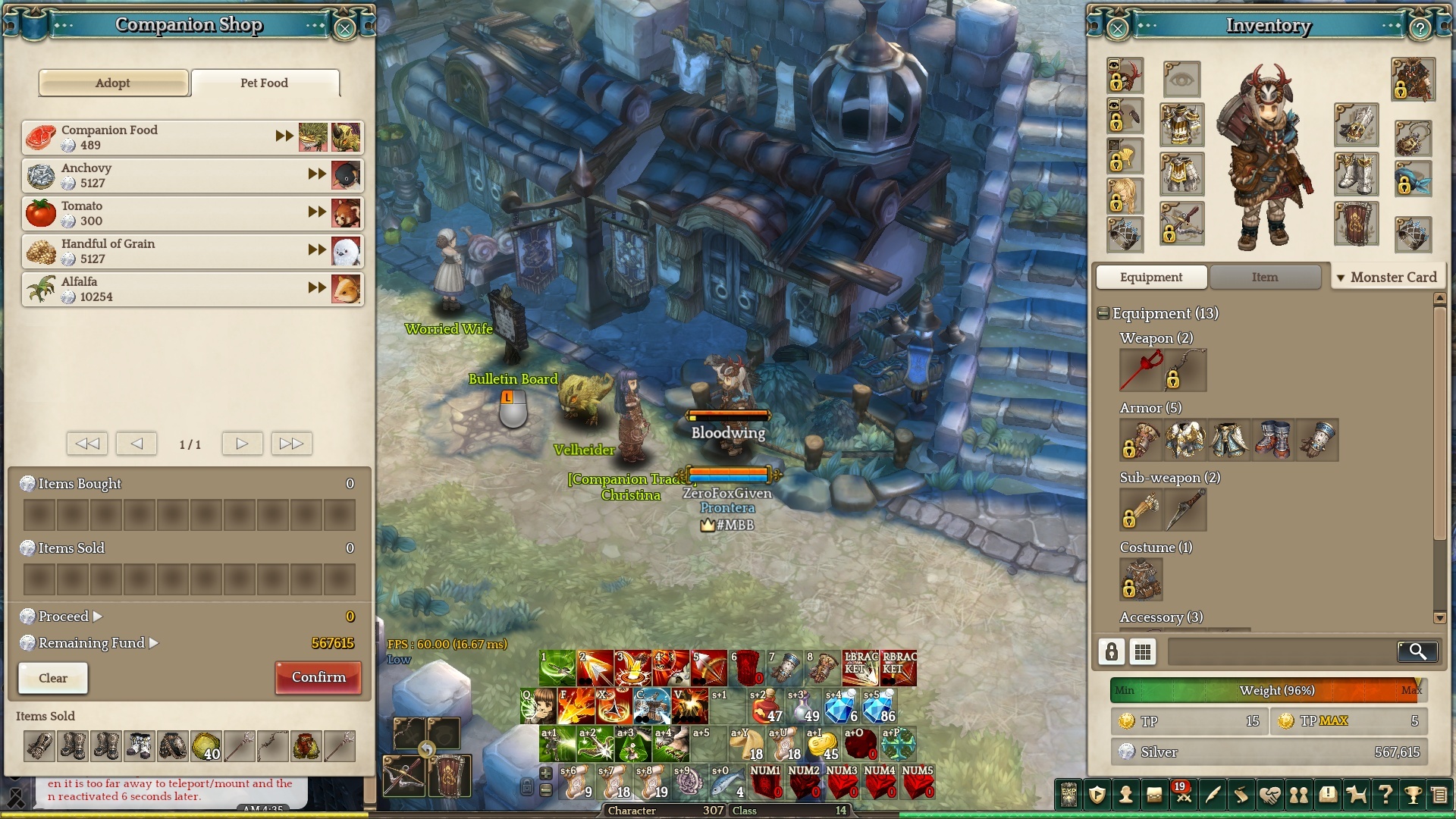Show the Equipment inventory tab
1456x819 pixels.
coord(1150,278)
